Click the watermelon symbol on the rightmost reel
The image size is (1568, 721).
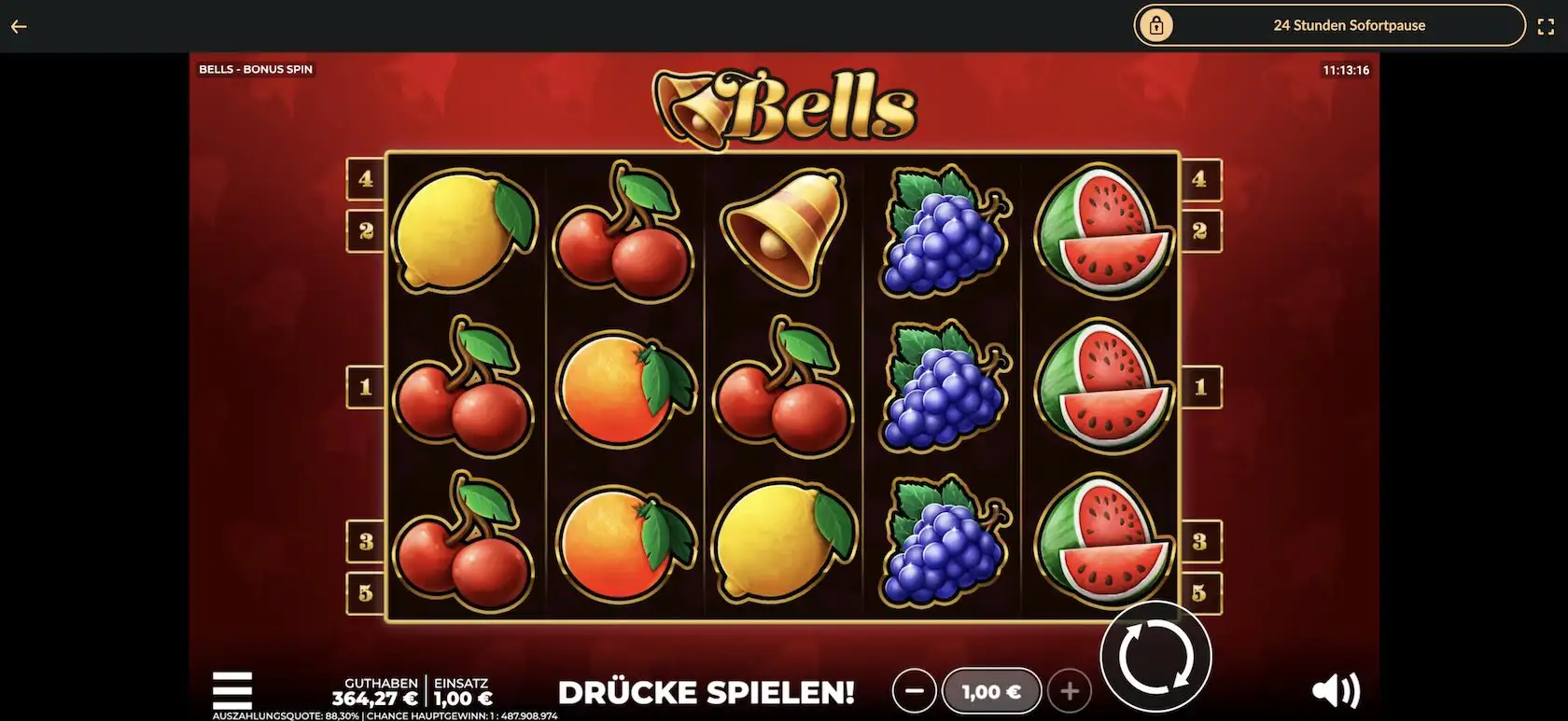pyautogui.click(x=1106, y=387)
